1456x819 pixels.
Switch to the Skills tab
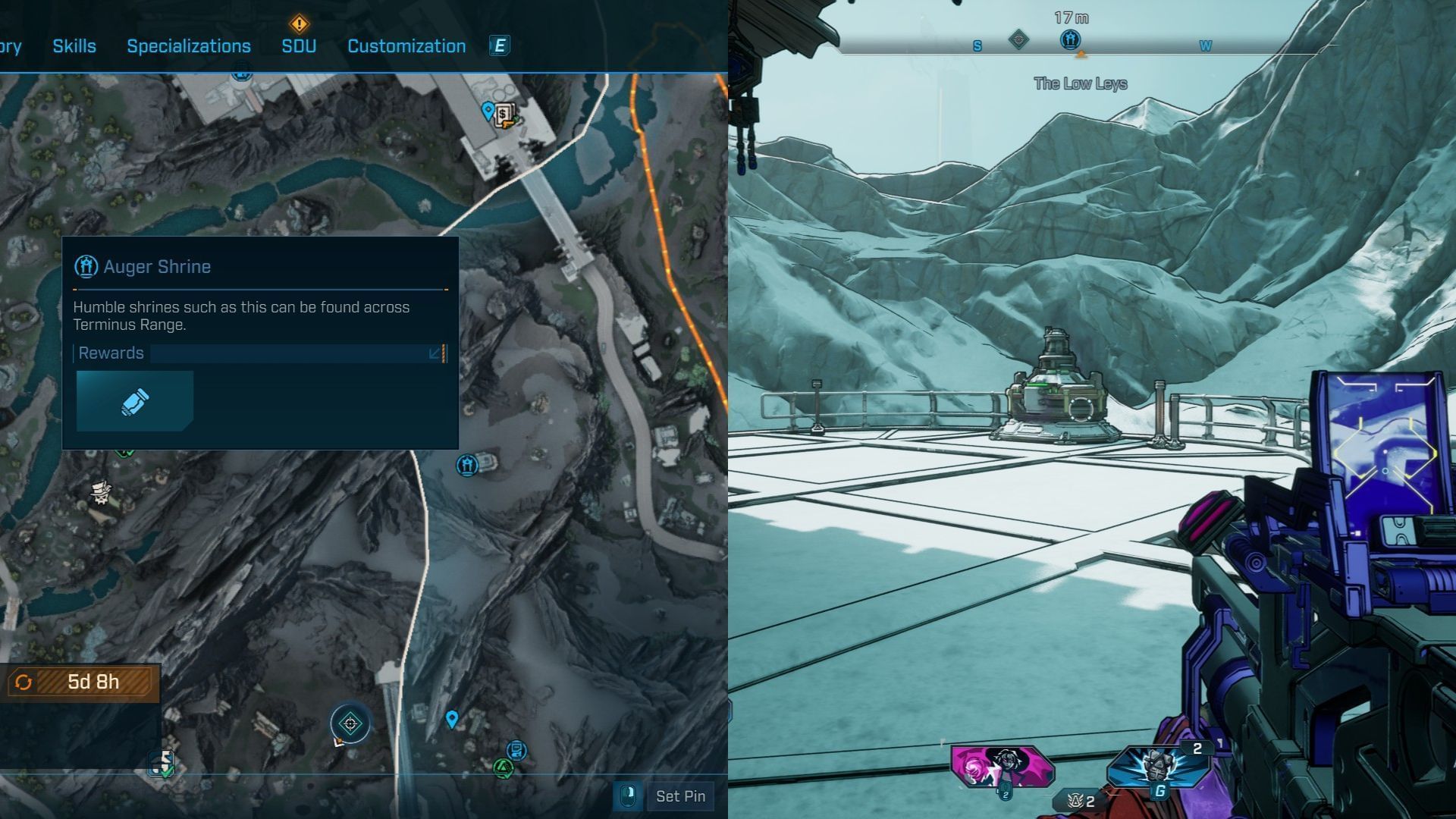tap(74, 46)
